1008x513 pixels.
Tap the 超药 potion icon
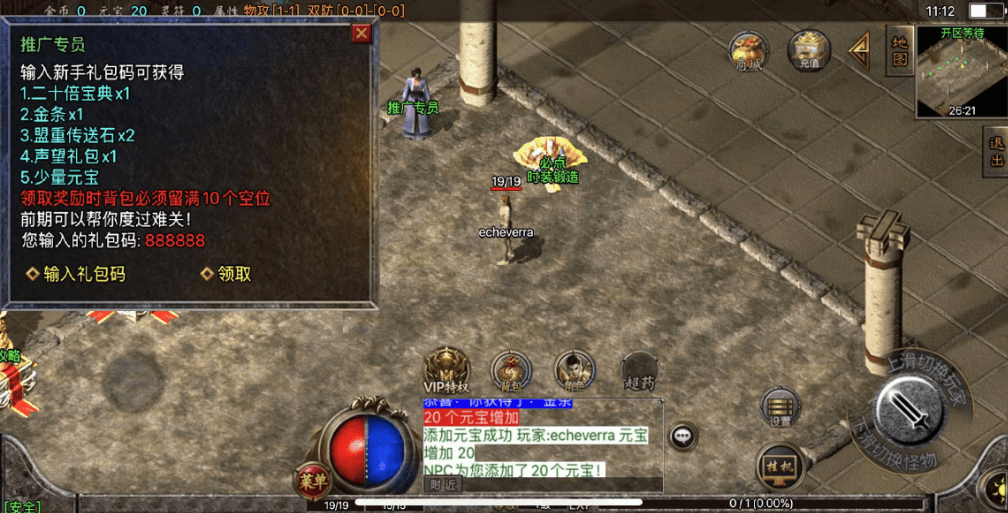click(639, 371)
